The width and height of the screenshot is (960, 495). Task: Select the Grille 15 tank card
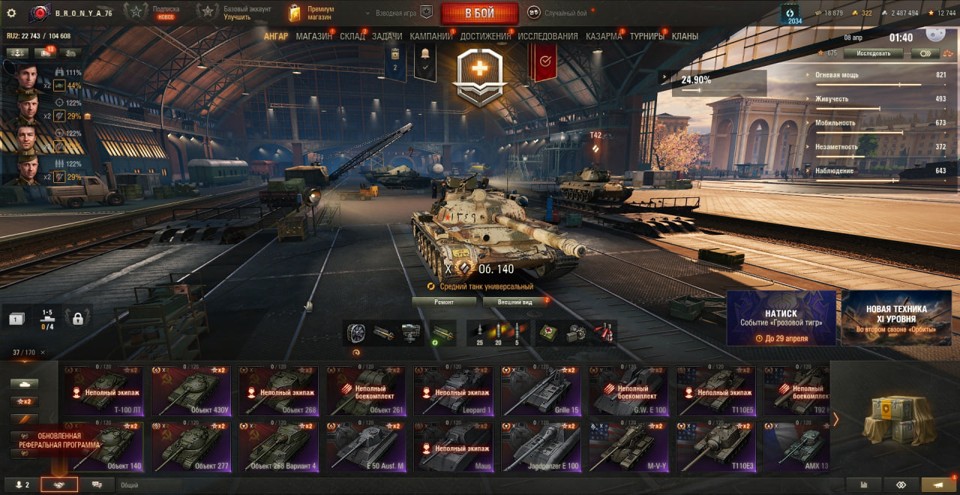(x=541, y=391)
